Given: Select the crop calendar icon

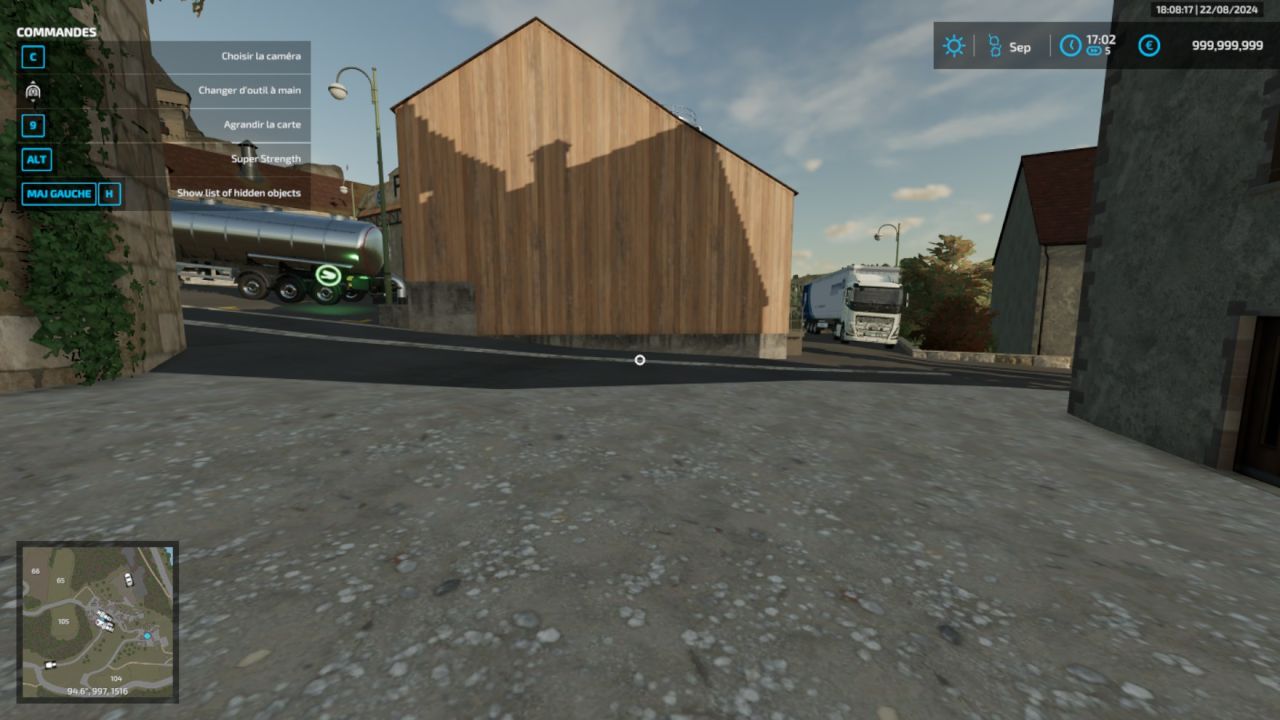Looking at the screenshot, I should [995, 46].
